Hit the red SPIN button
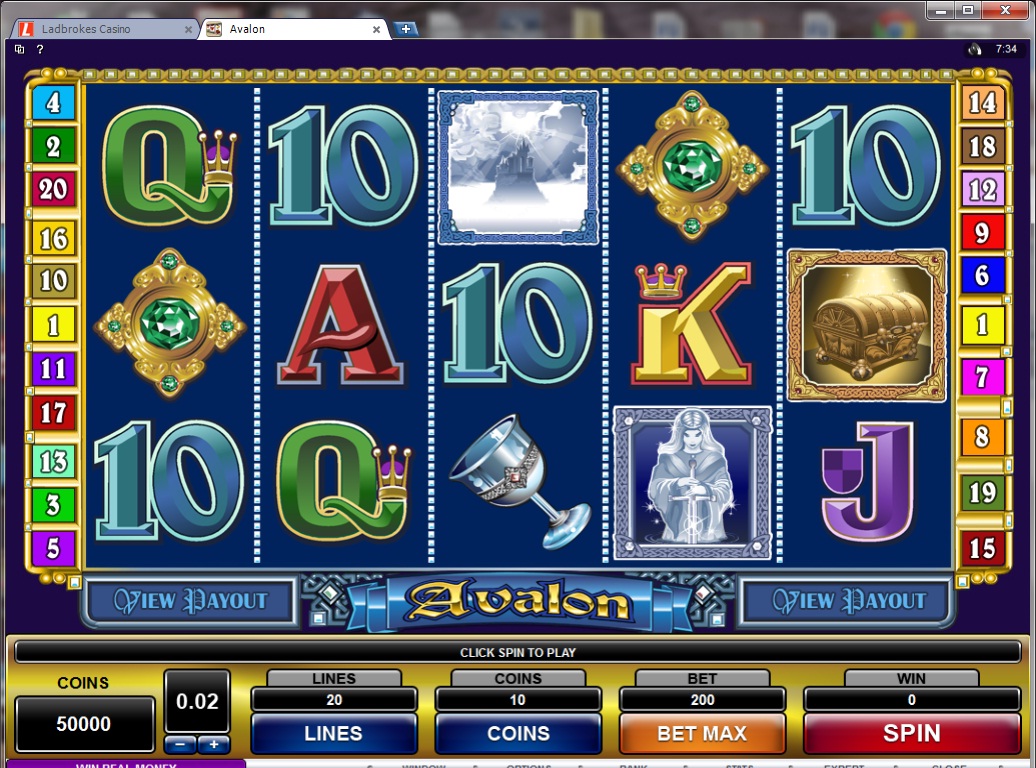This screenshot has width=1036, height=768. (911, 733)
